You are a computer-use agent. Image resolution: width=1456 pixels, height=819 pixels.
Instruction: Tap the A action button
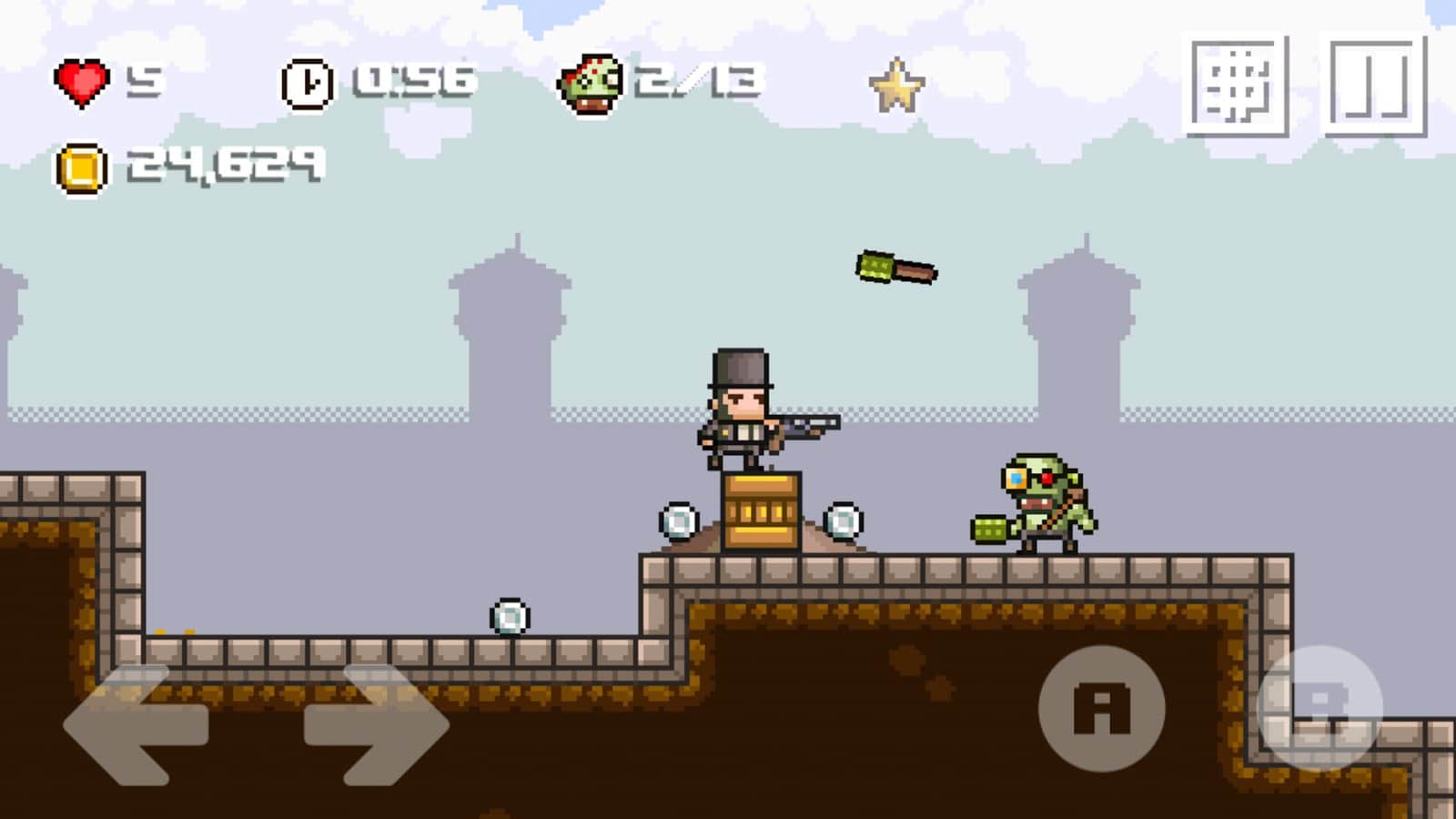[1101, 708]
